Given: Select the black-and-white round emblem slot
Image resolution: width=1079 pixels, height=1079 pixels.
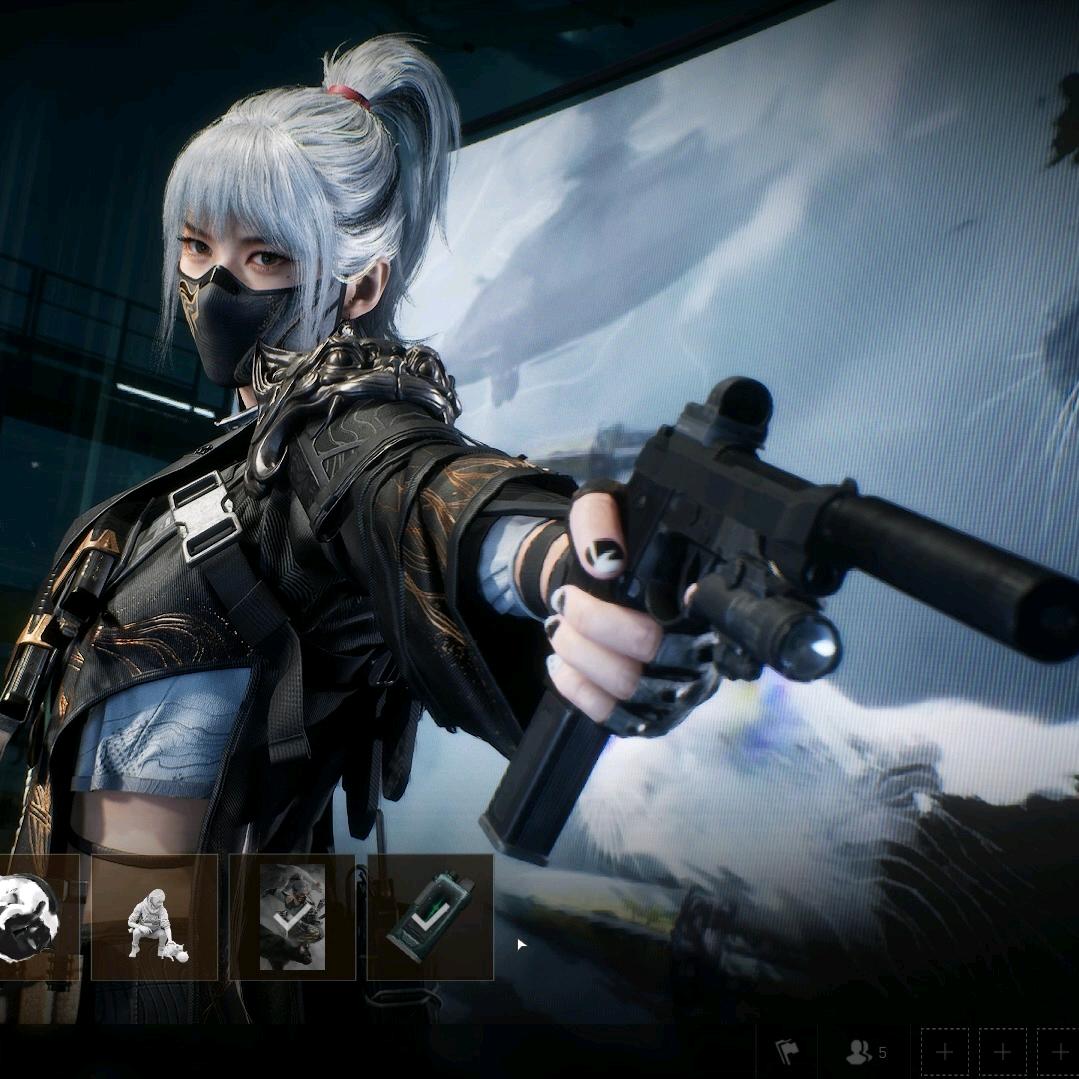Looking at the screenshot, I should click(x=30, y=917).
